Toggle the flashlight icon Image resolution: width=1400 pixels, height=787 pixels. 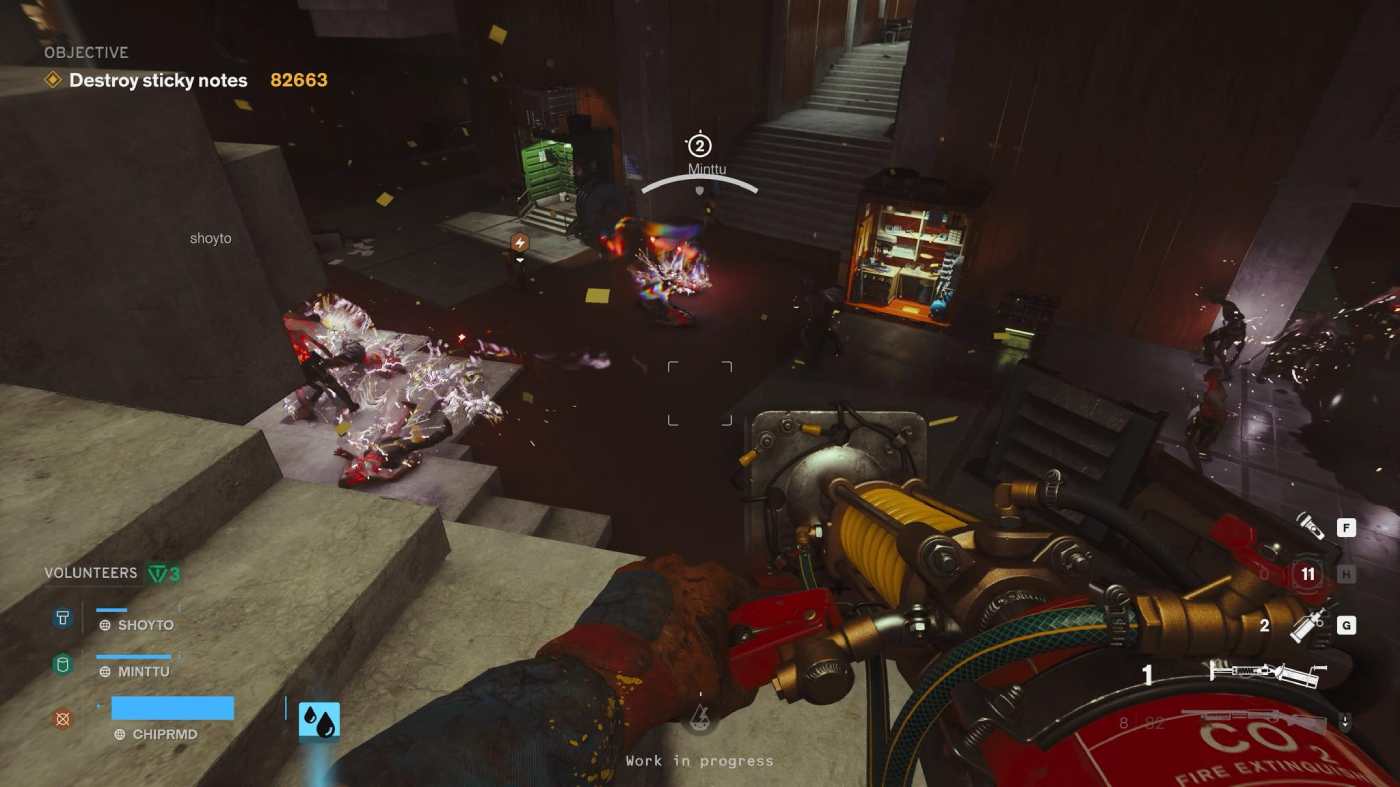pyautogui.click(x=1308, y=524)
